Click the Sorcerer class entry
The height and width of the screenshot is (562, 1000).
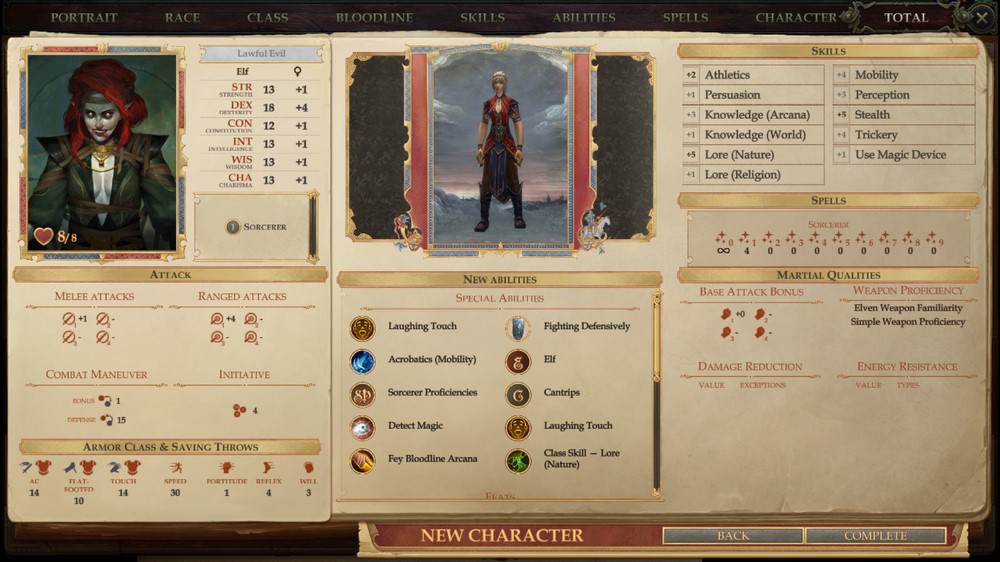(x=256, y=227)
